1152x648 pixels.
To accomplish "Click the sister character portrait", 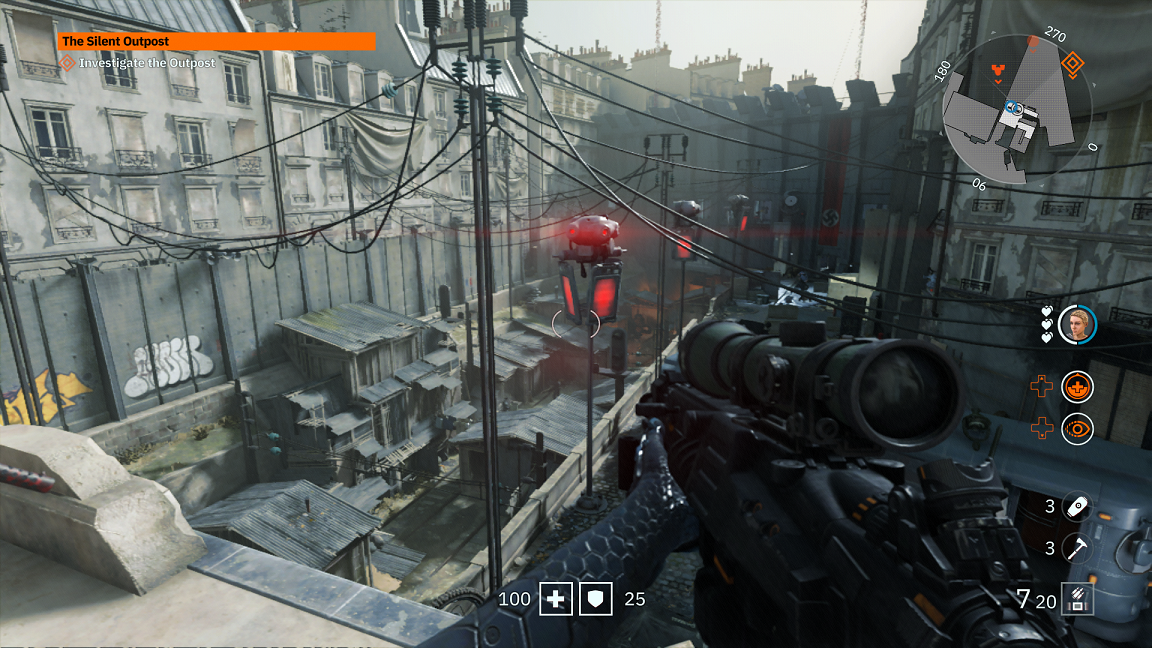I will pyautogui.click(x=1078, y=324).
